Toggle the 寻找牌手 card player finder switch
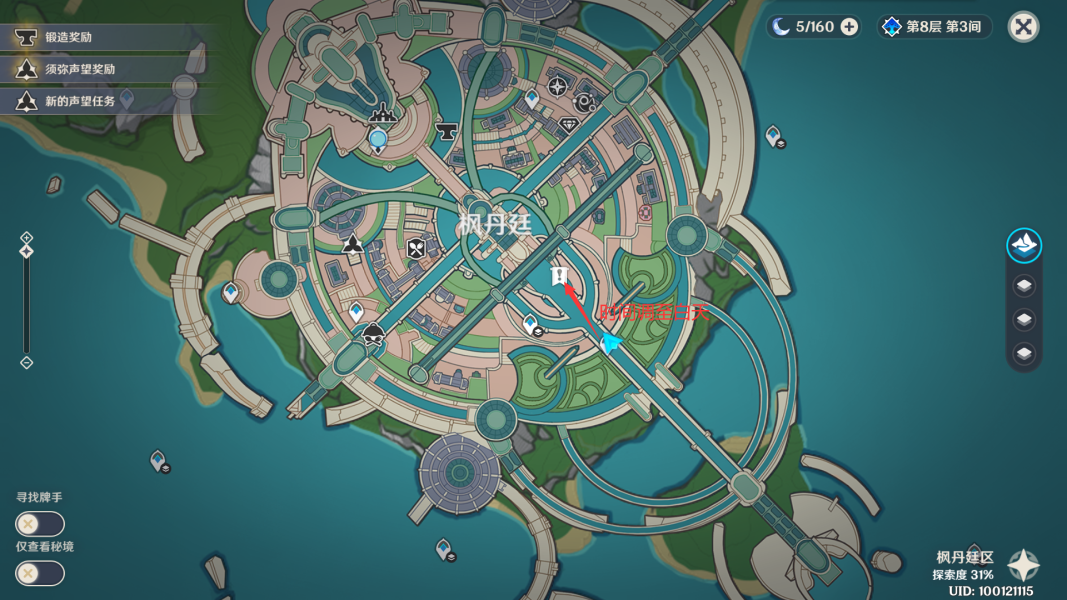 (40, 524)
